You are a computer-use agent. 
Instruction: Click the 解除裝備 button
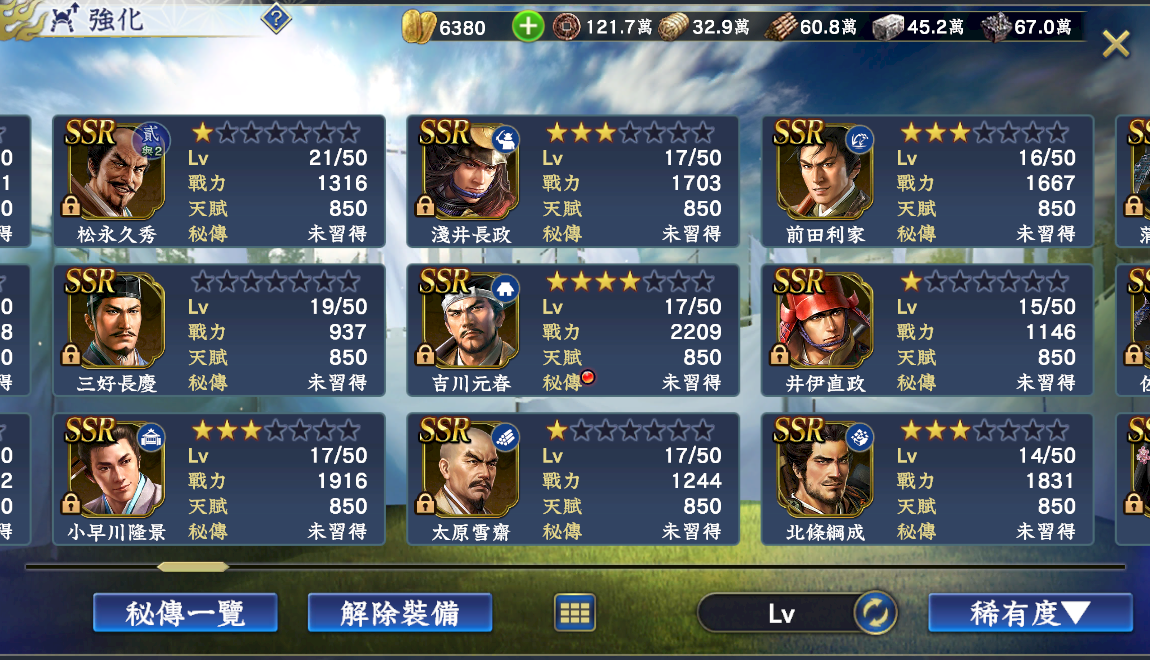click(400, 612)
